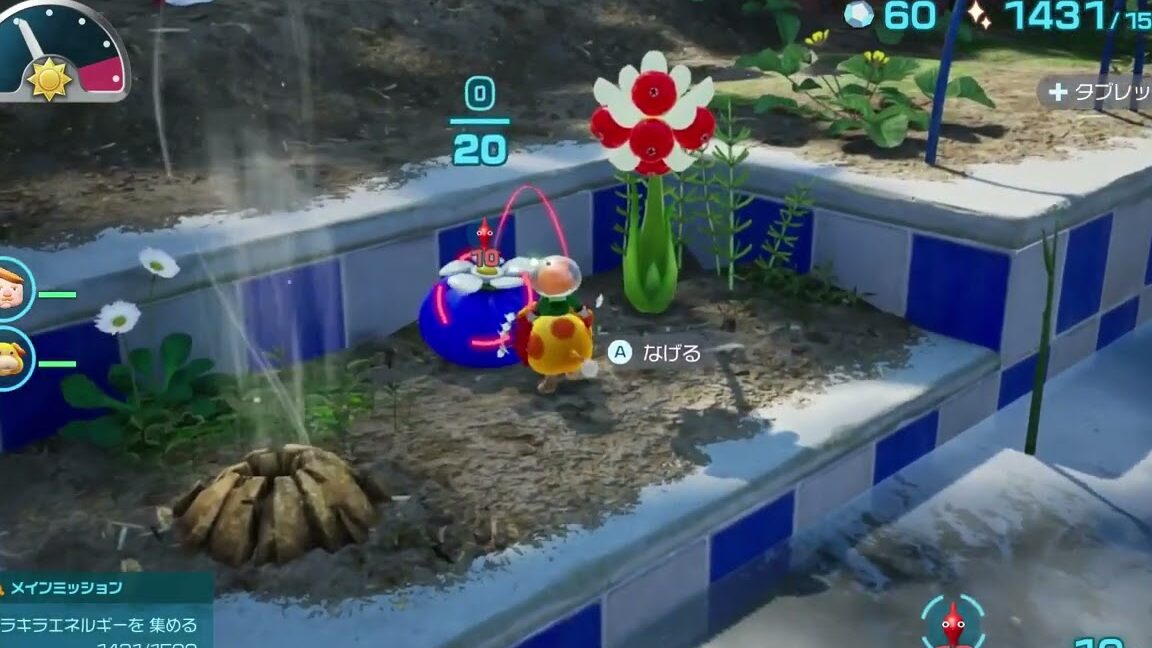Viewport: 1152px width, 648px height.
Task: Open the タブレット tablet menu
Action: pos(1095,92)
